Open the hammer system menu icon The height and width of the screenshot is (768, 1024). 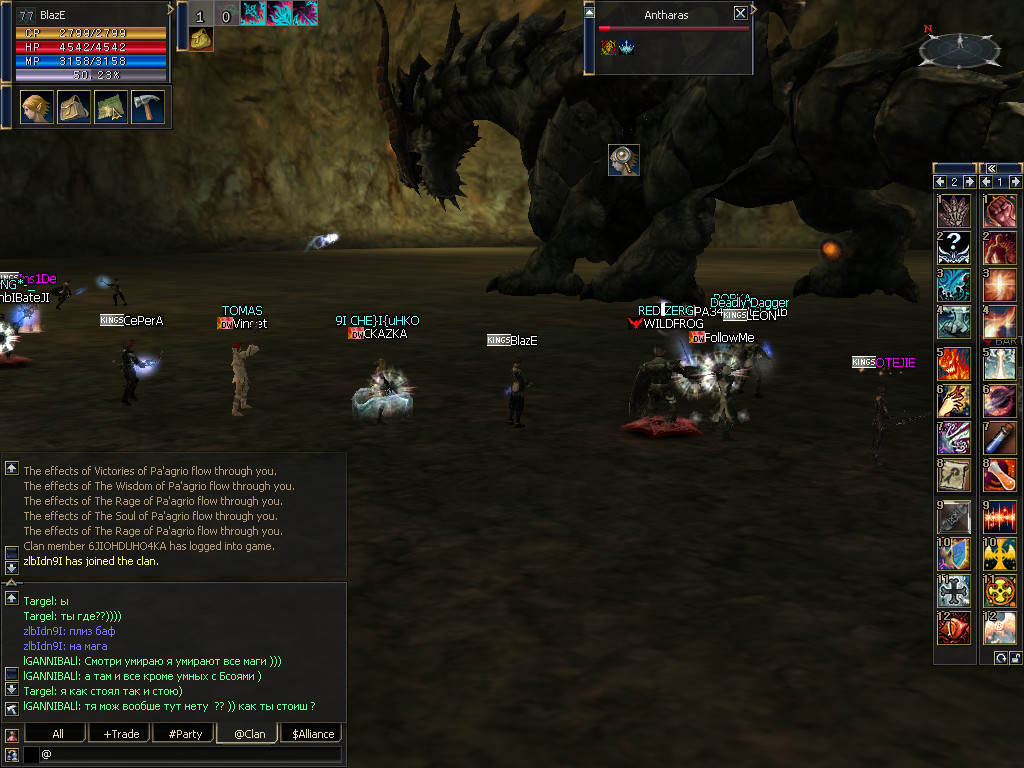(x=148, y=106)
